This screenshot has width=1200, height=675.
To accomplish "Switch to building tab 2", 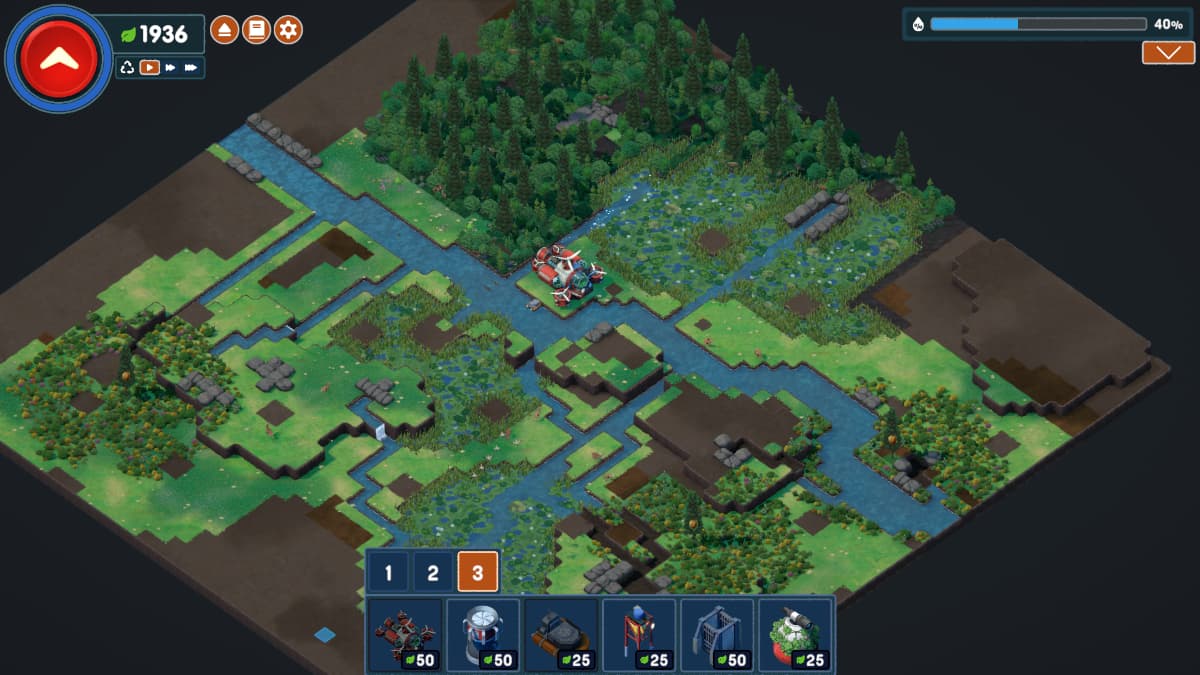I will (433, 574).
